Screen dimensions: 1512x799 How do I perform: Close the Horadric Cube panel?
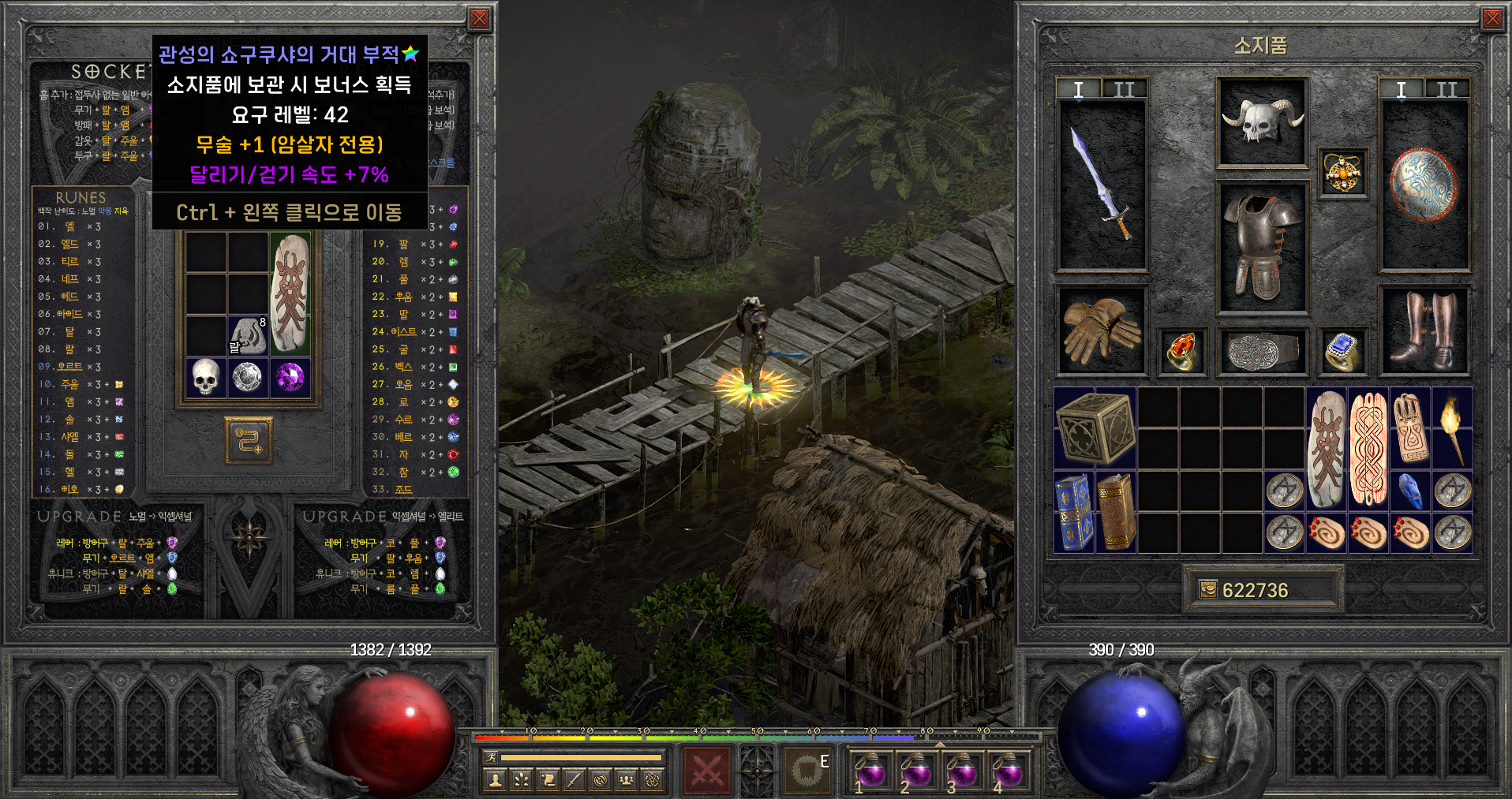(479, 19)
